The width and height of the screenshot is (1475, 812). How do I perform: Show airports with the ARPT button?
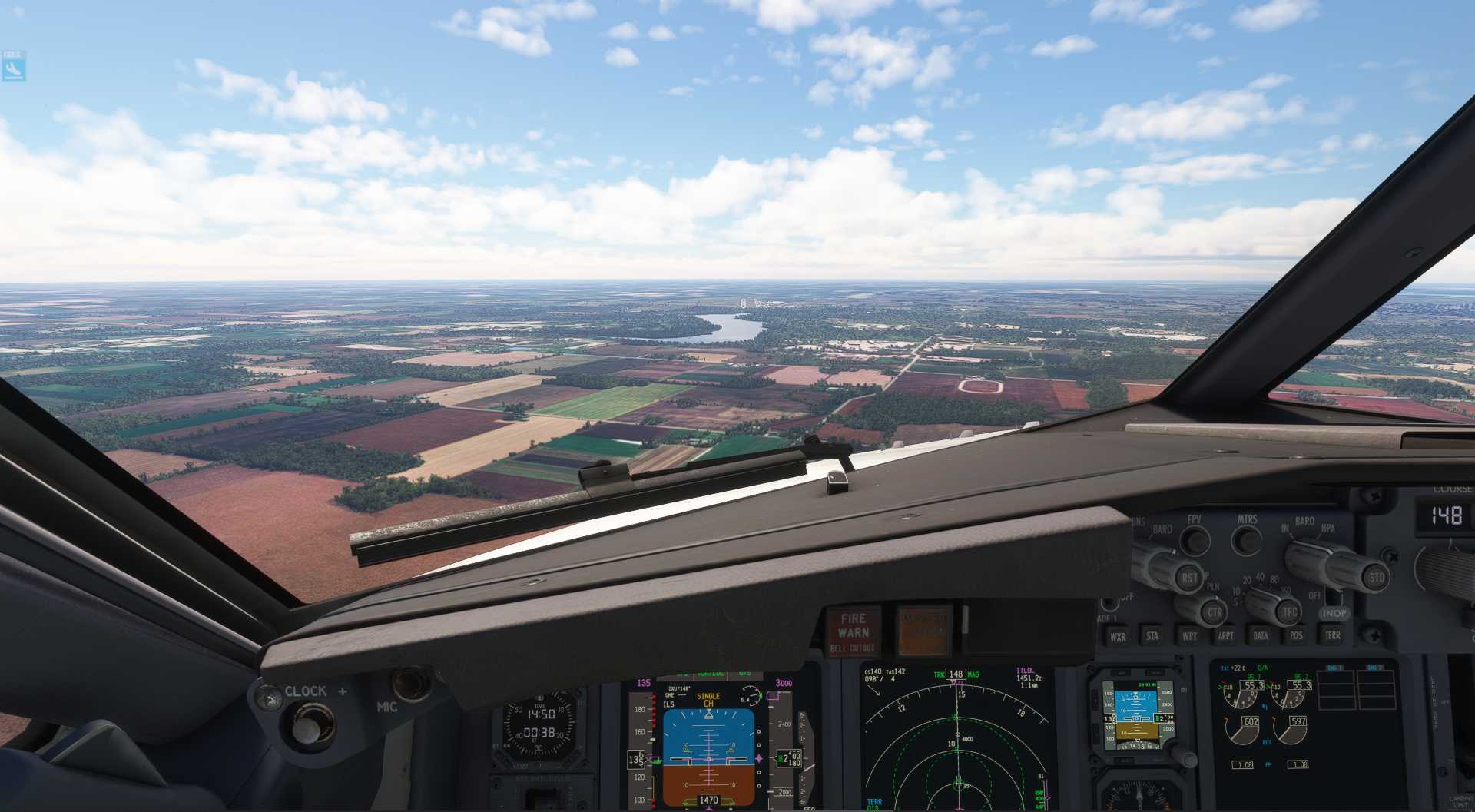[x=1225, y=635]
